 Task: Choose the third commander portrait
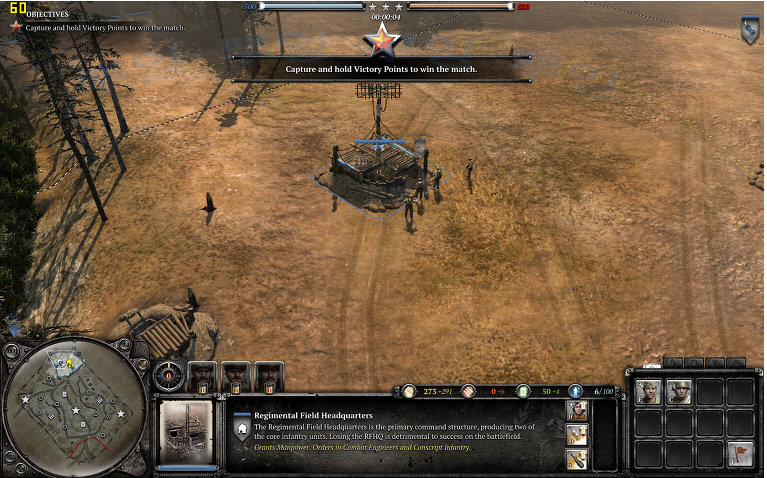[x=268, y=376]
